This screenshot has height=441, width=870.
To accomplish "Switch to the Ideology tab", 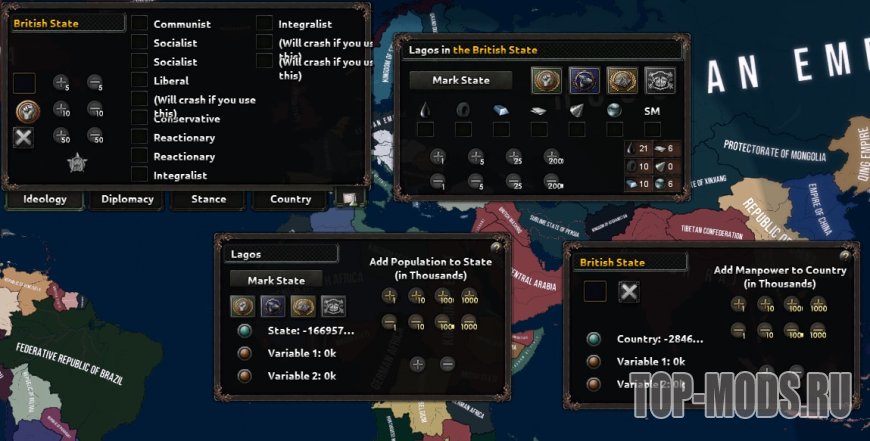I will [45, 199].
